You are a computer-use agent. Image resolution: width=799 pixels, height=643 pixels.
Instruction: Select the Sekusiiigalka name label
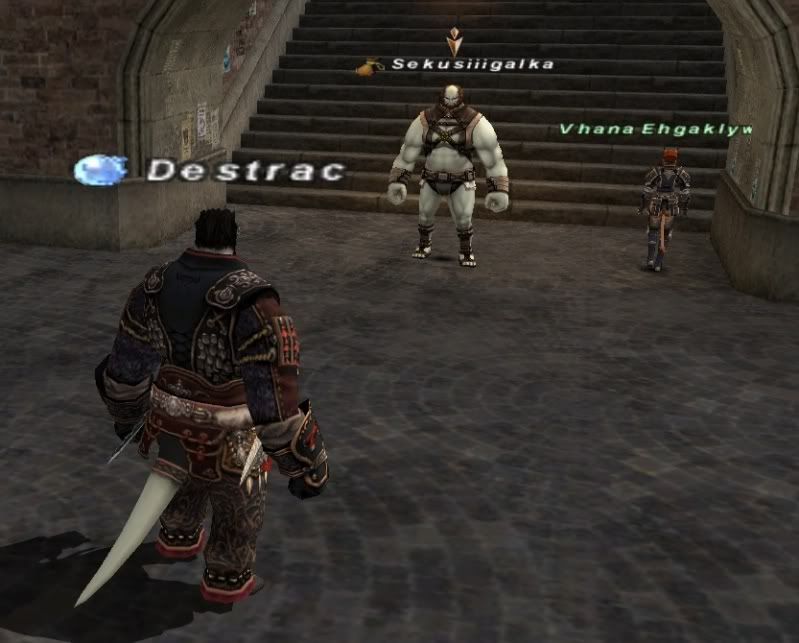pyautogui.click(x=472, y=65)
